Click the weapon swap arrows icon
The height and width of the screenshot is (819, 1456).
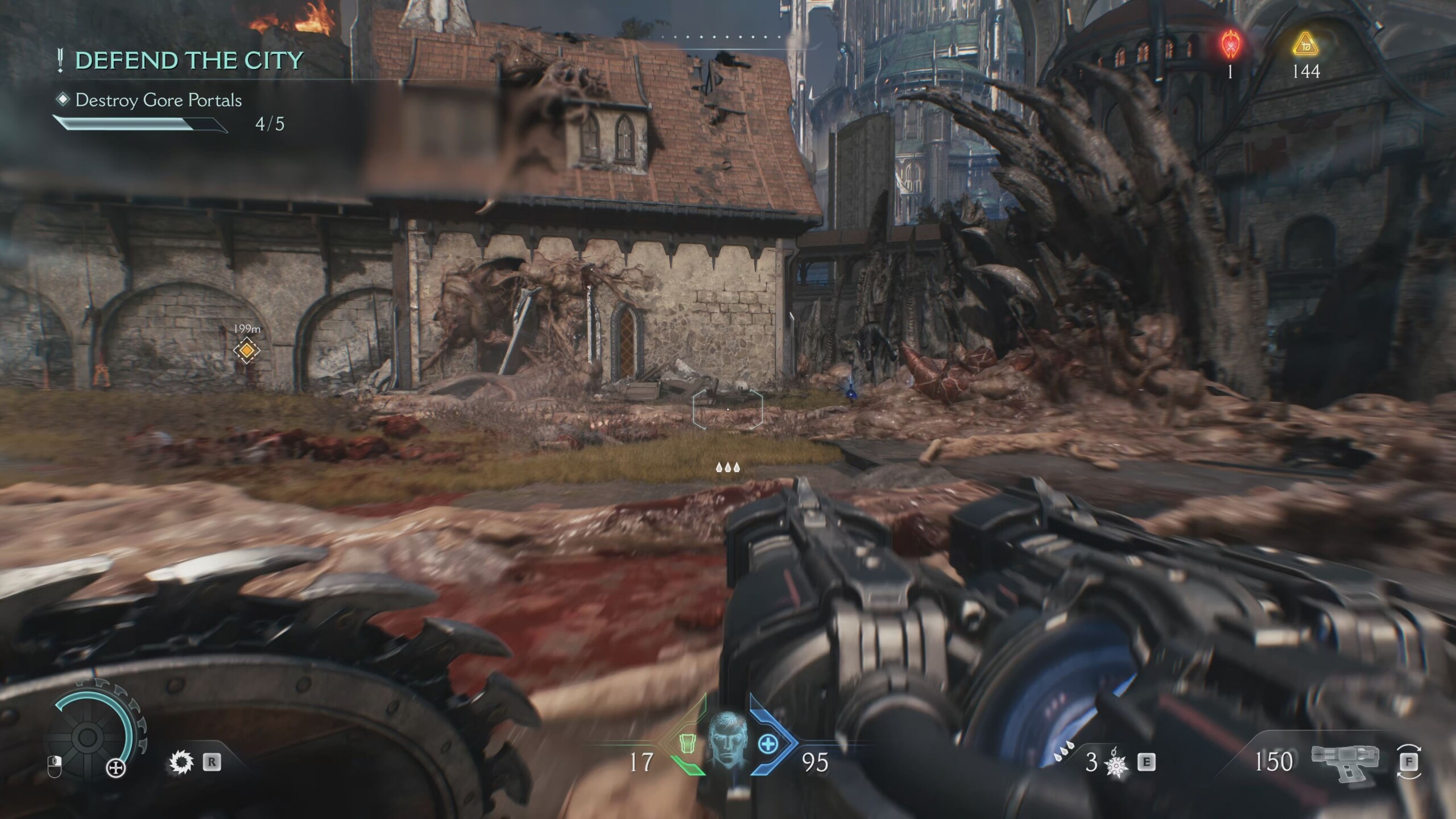[x=1408, y=761]
